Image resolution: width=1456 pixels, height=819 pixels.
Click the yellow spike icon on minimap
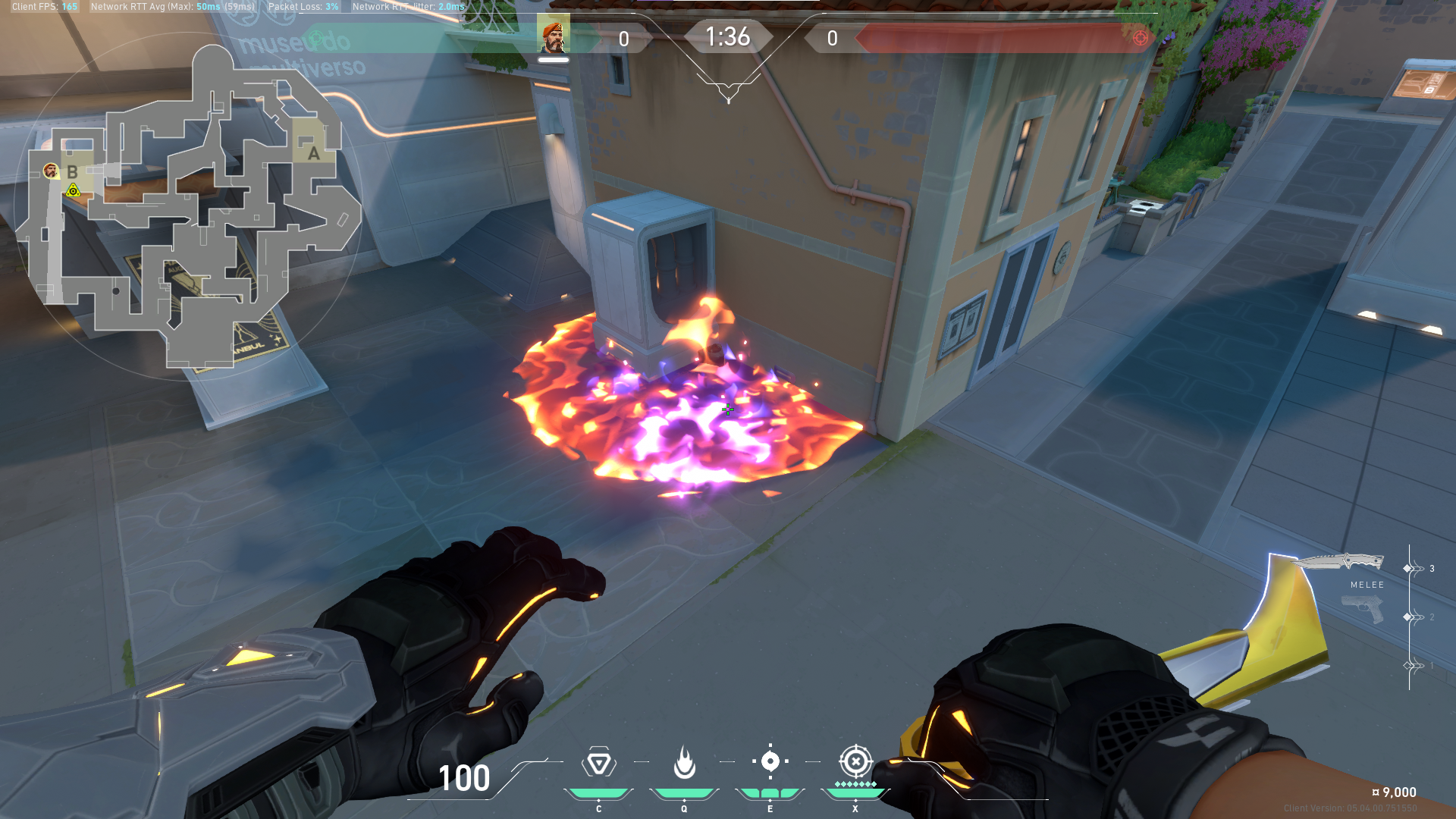click(73, 191)
